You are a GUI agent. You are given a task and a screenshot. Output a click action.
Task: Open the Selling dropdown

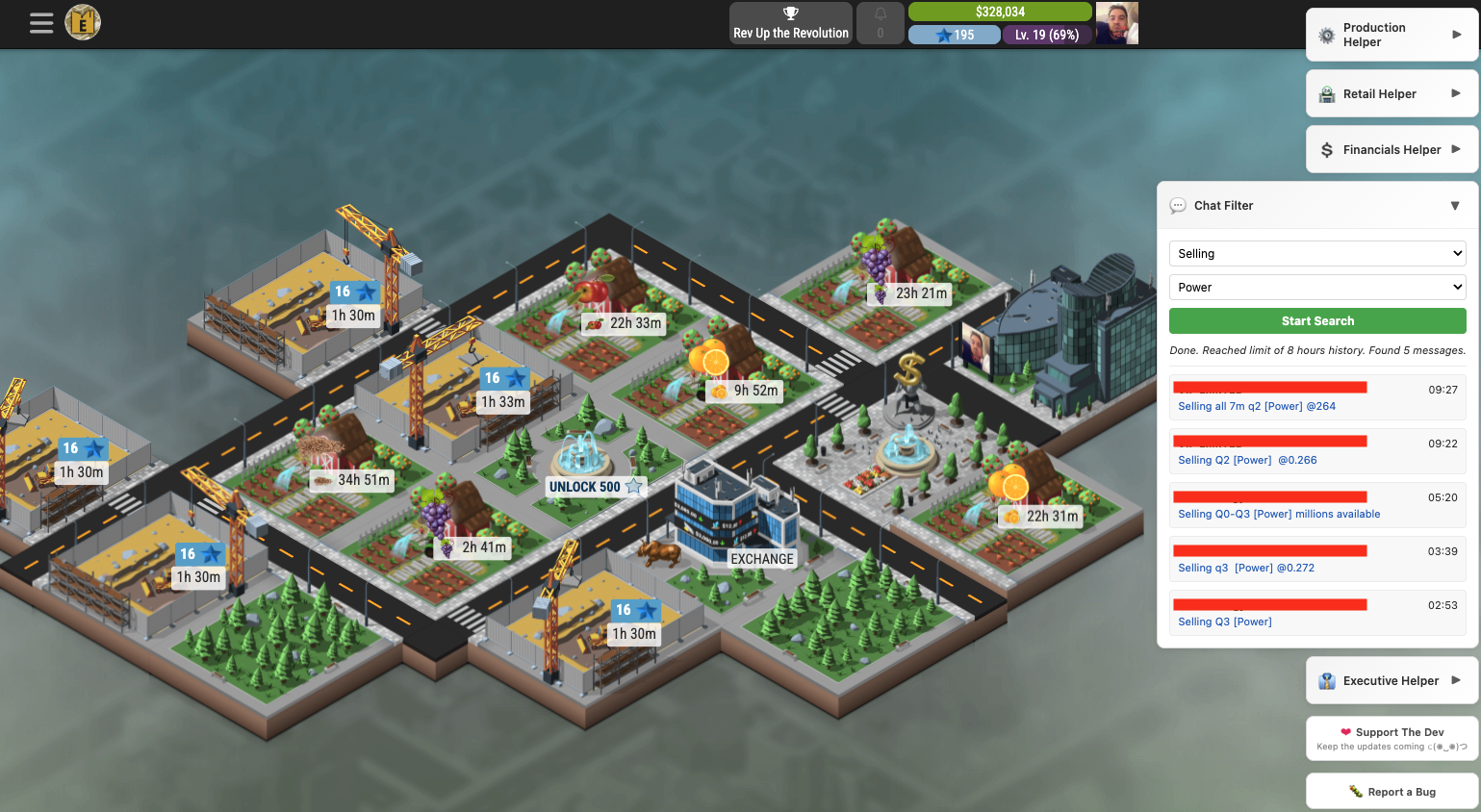tap(1317, 254)
